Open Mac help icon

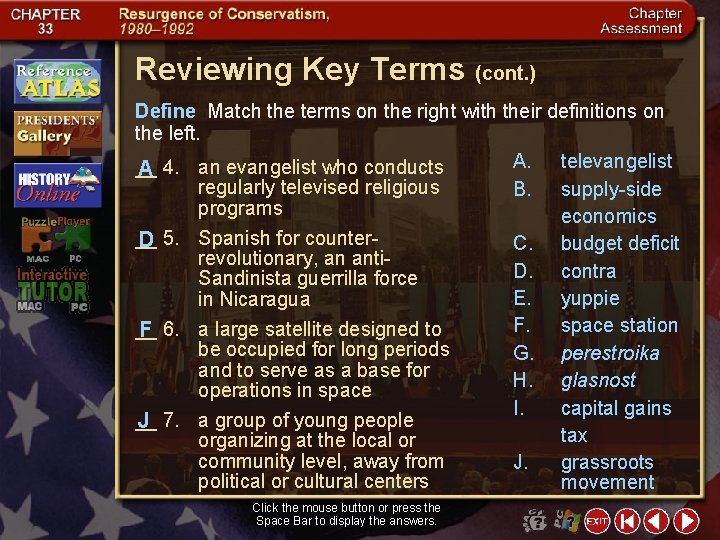[535, 521]
